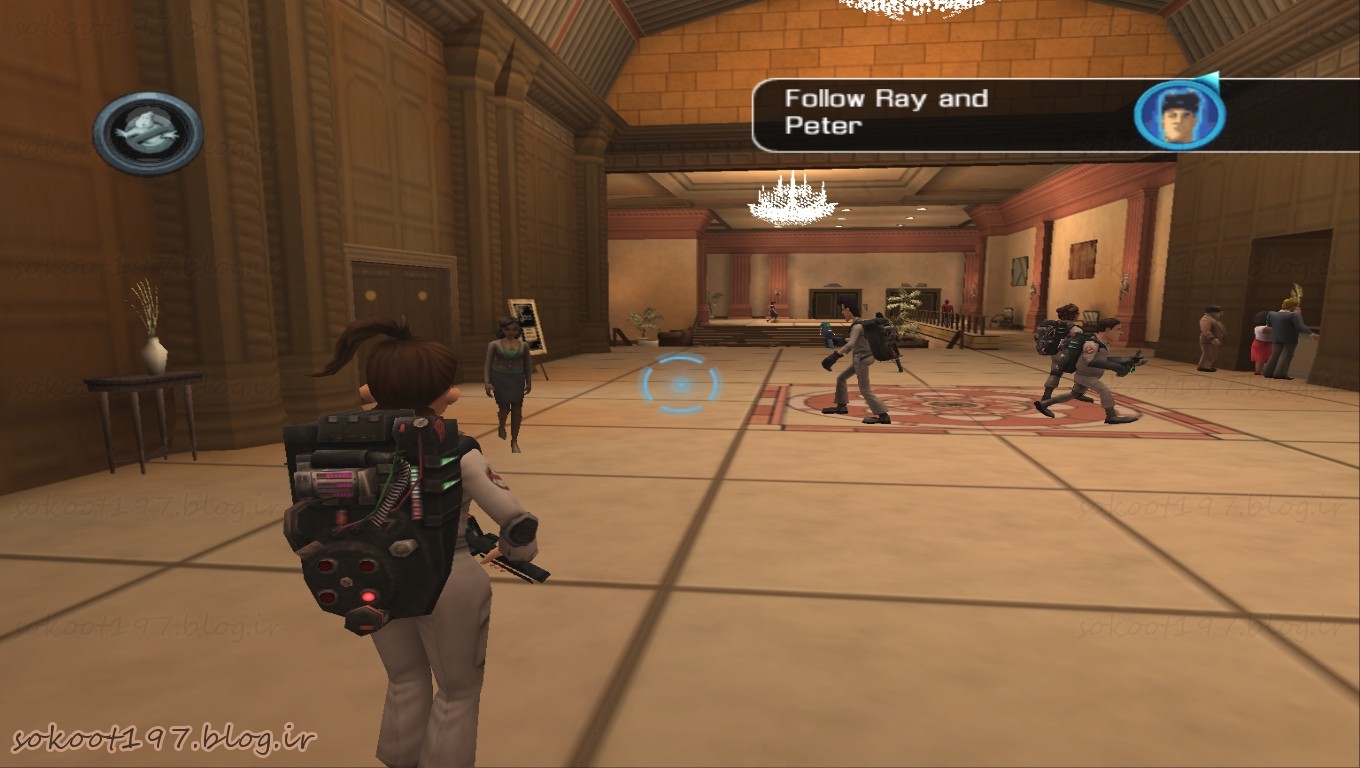Click the Ghostbusters logo HUD emblem
The image size is (1360, 768).
tap(148, 132)
